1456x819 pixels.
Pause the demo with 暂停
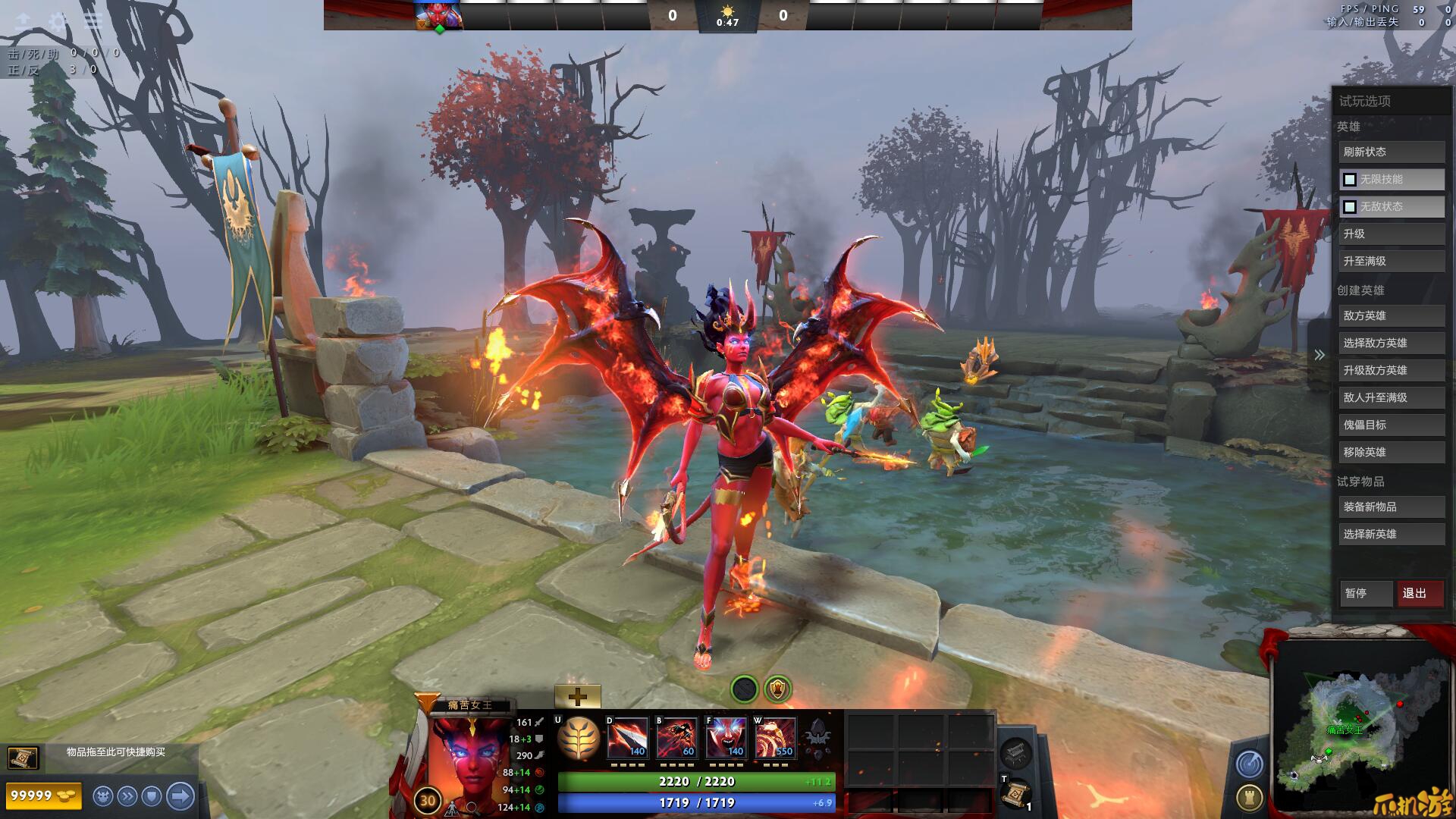click(1366, 593)
